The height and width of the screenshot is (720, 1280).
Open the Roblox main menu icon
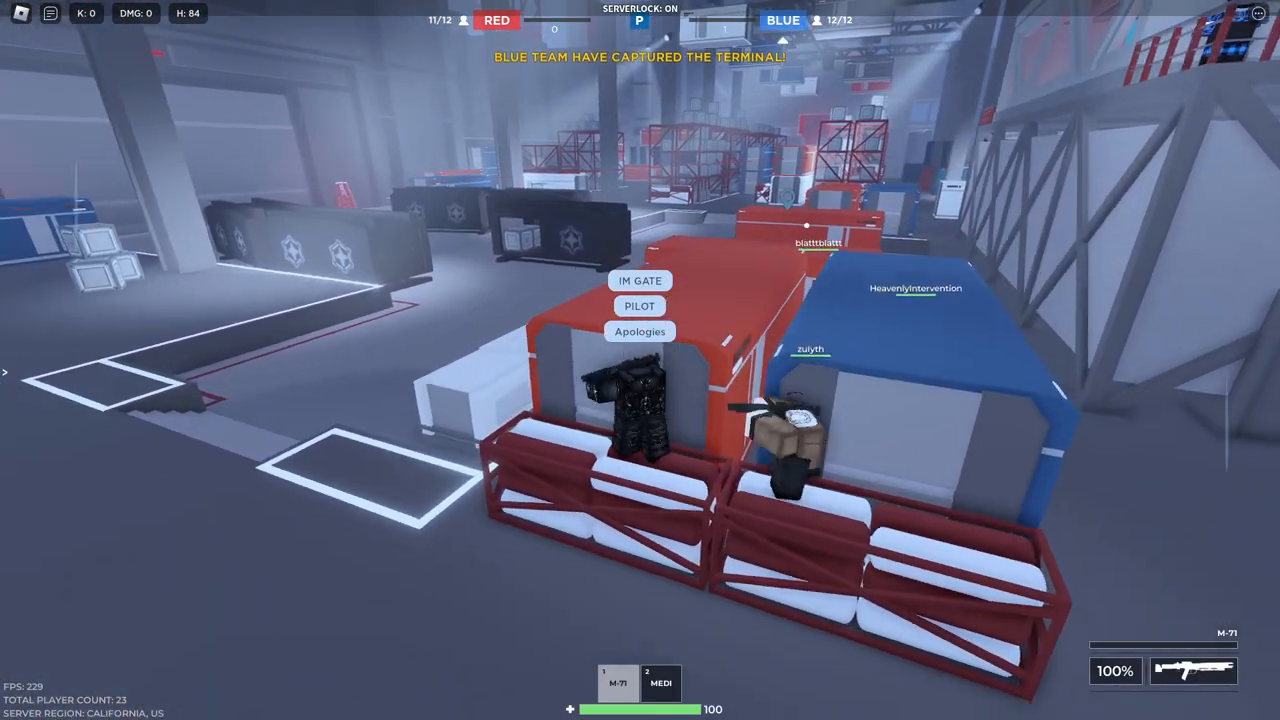(20, 13)
